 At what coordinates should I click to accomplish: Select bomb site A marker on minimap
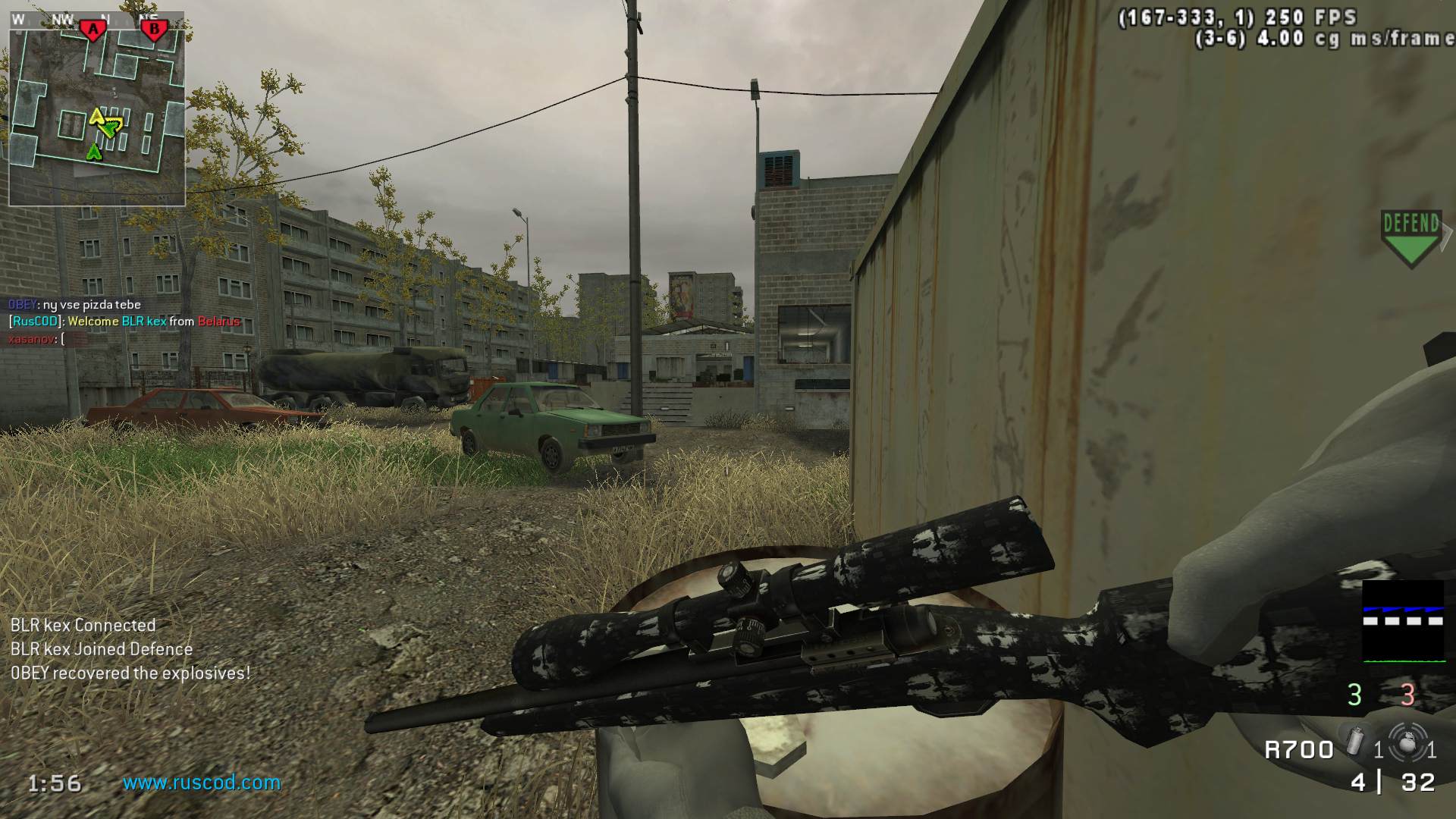click(93, 30)
